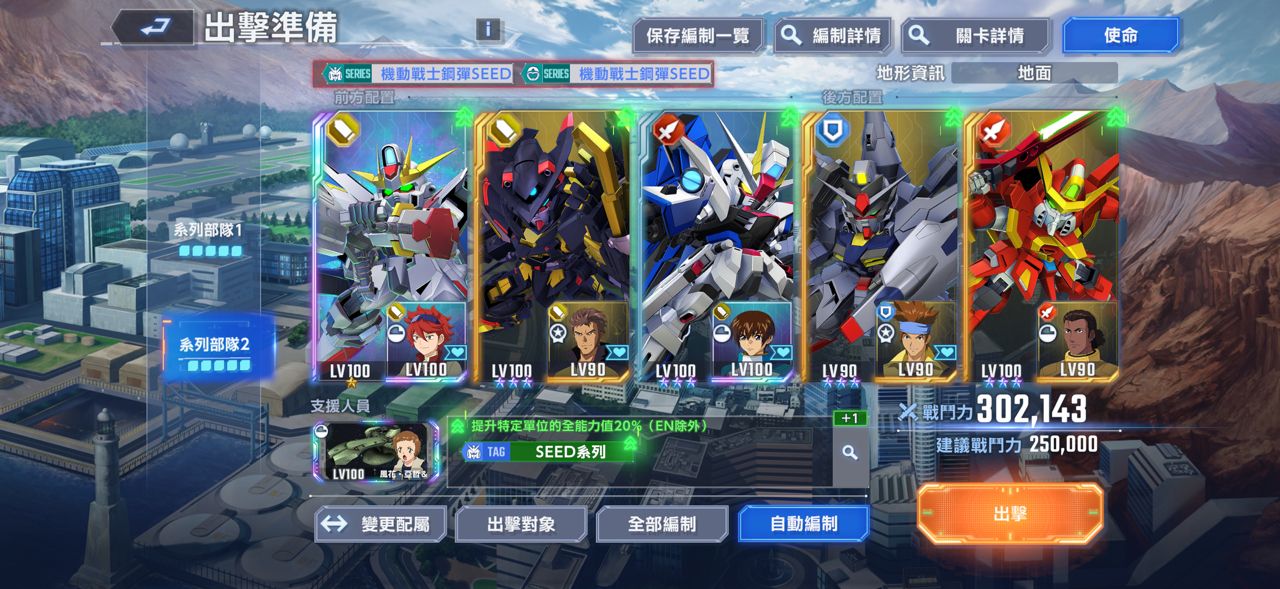The width and height of the screenshot is (1280, 589).
Task: Choose 全部編制 full formation
Action: pos(662,524)
